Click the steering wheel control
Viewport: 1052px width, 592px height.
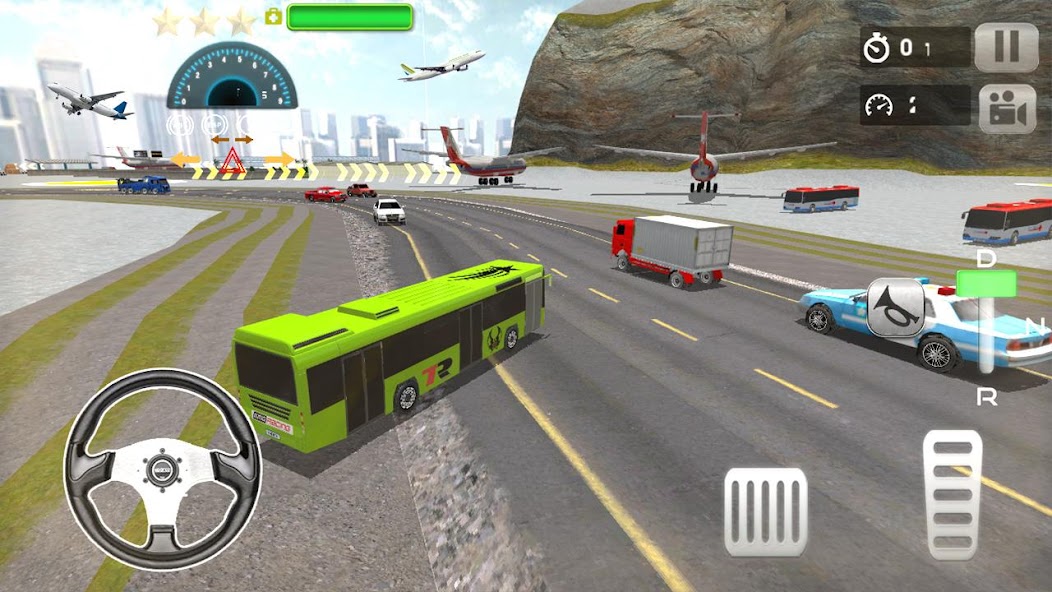(x=162, y=469)
